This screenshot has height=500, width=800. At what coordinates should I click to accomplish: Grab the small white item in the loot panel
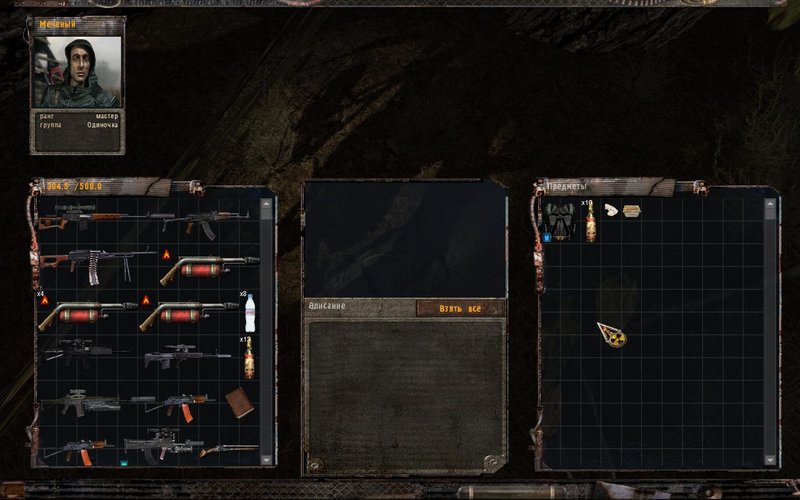(x=611, y=210)
